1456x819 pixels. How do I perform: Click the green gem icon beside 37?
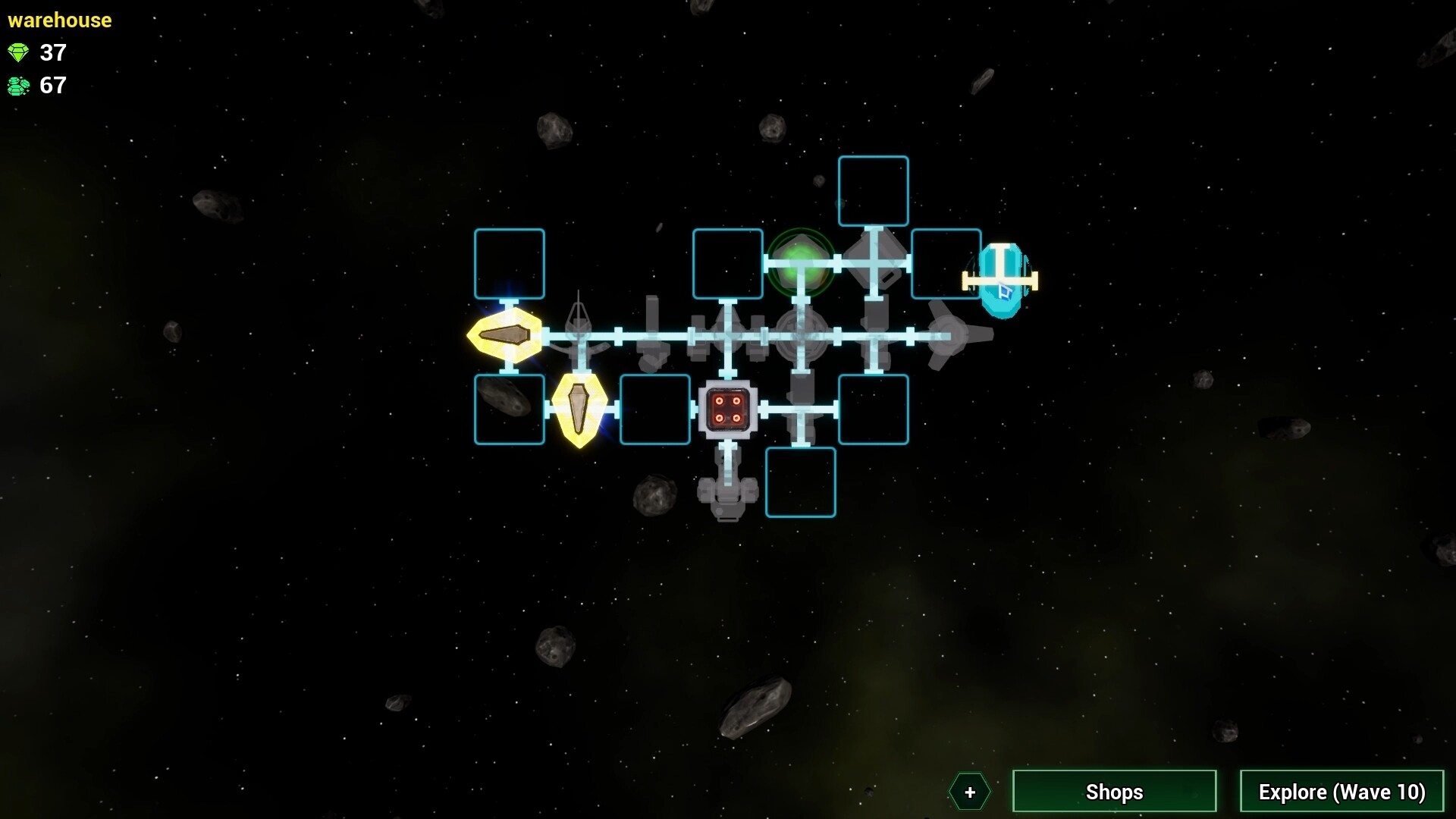(x=18, y=53)
